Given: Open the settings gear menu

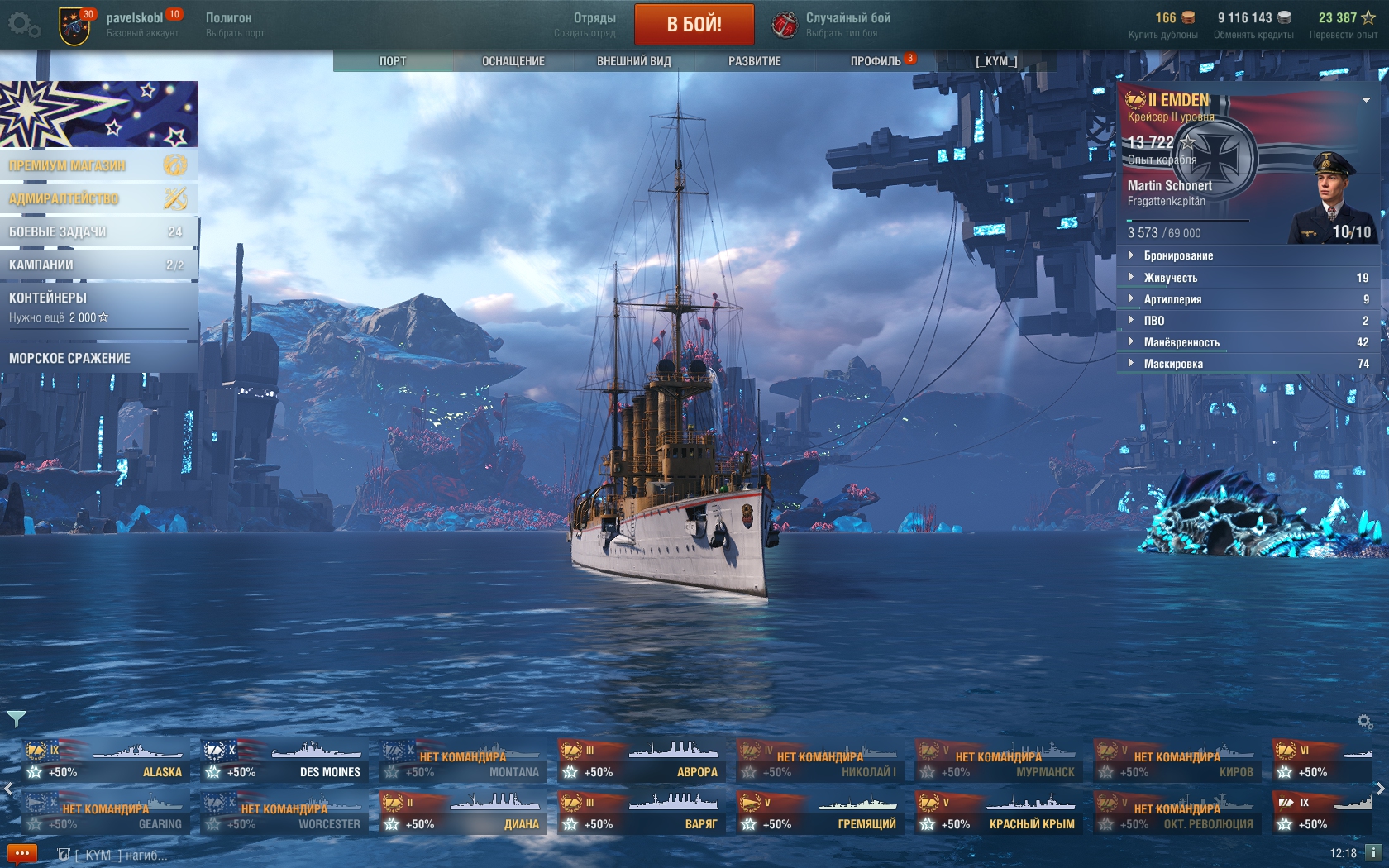Looking at the screenshot, I should point(22,25).
